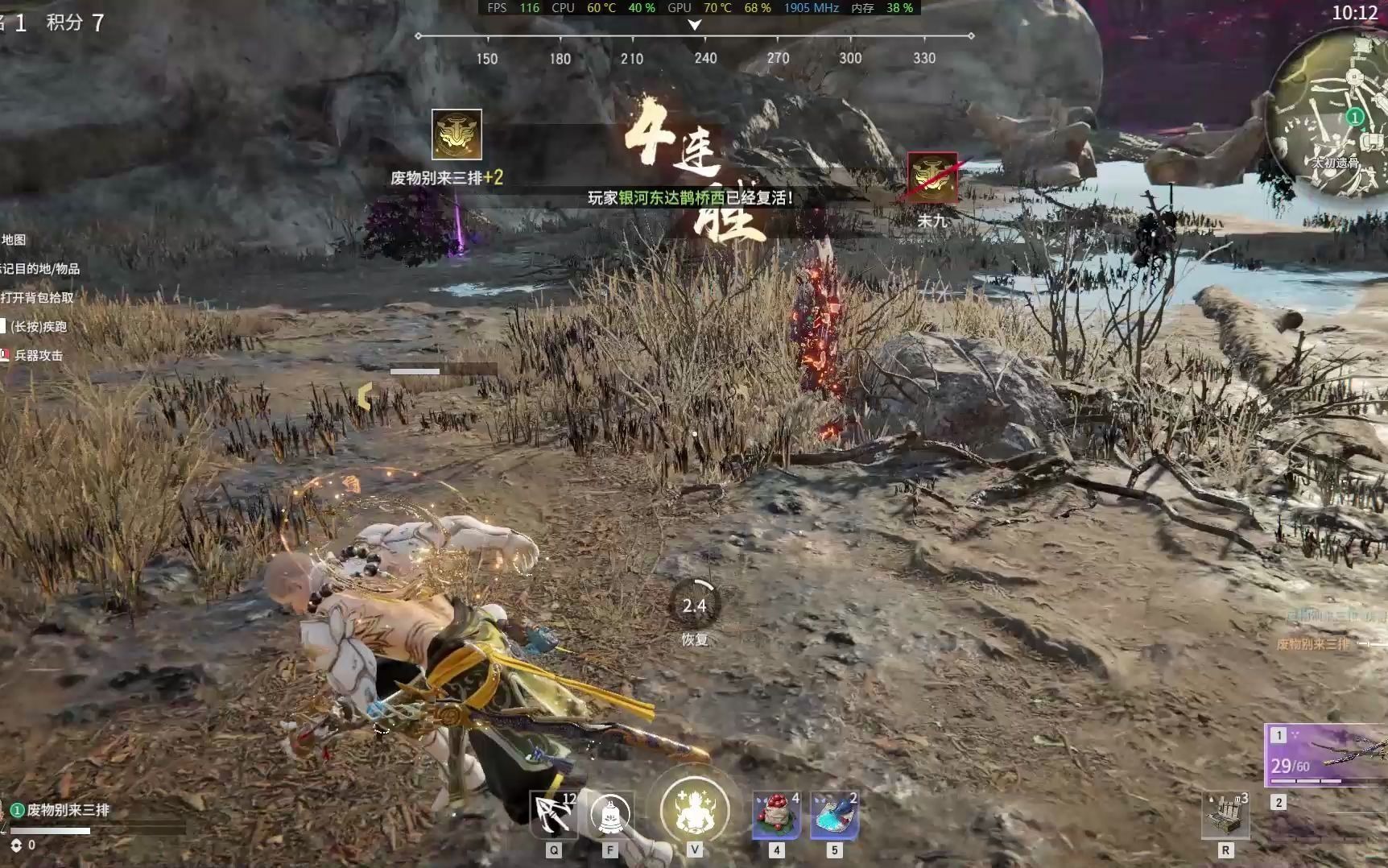The image size is (1388, 868).
Task: Click the green teammate marker on minimap
Action: click(1355, 118)
